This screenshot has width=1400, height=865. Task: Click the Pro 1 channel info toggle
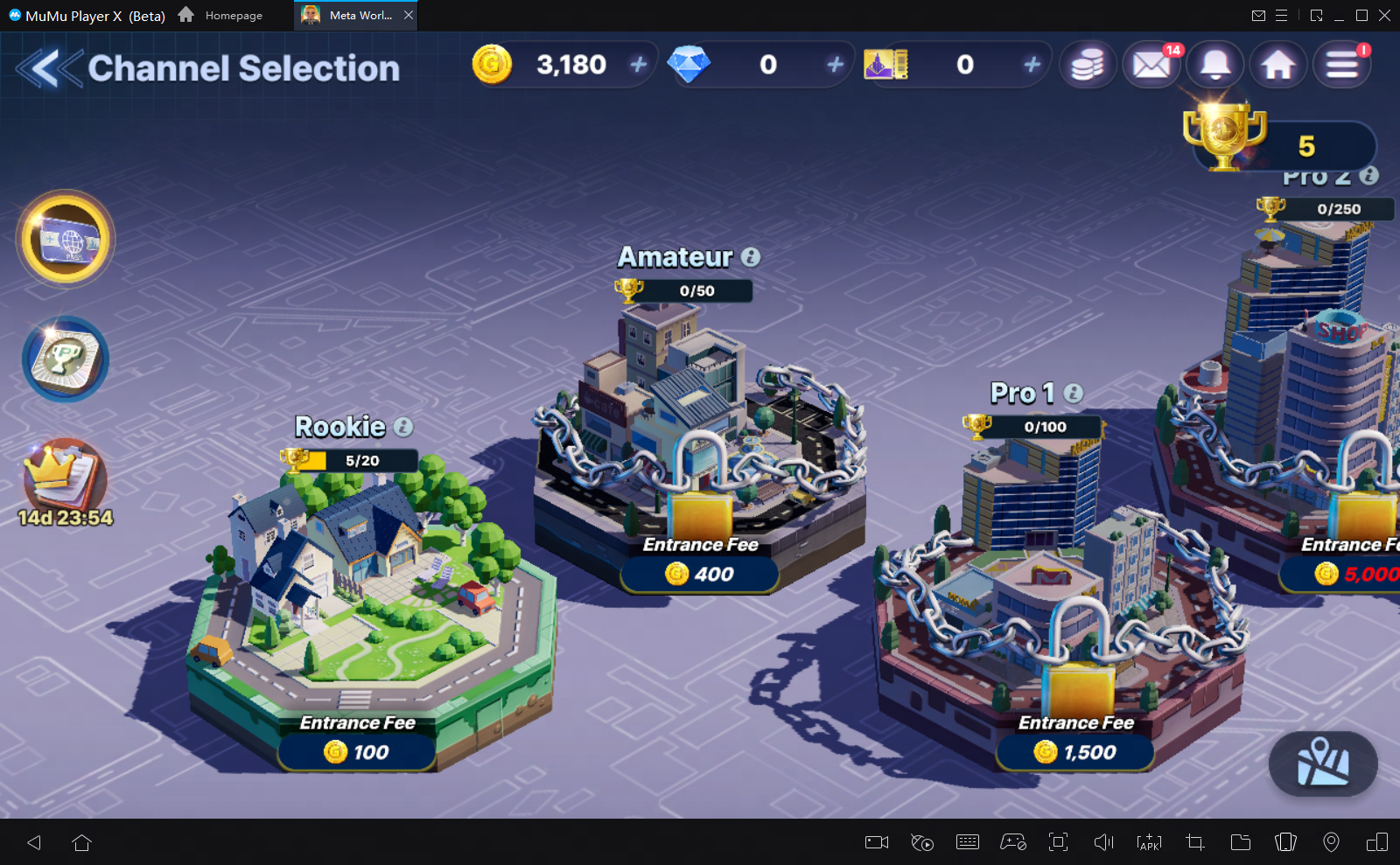[1074, 394]
